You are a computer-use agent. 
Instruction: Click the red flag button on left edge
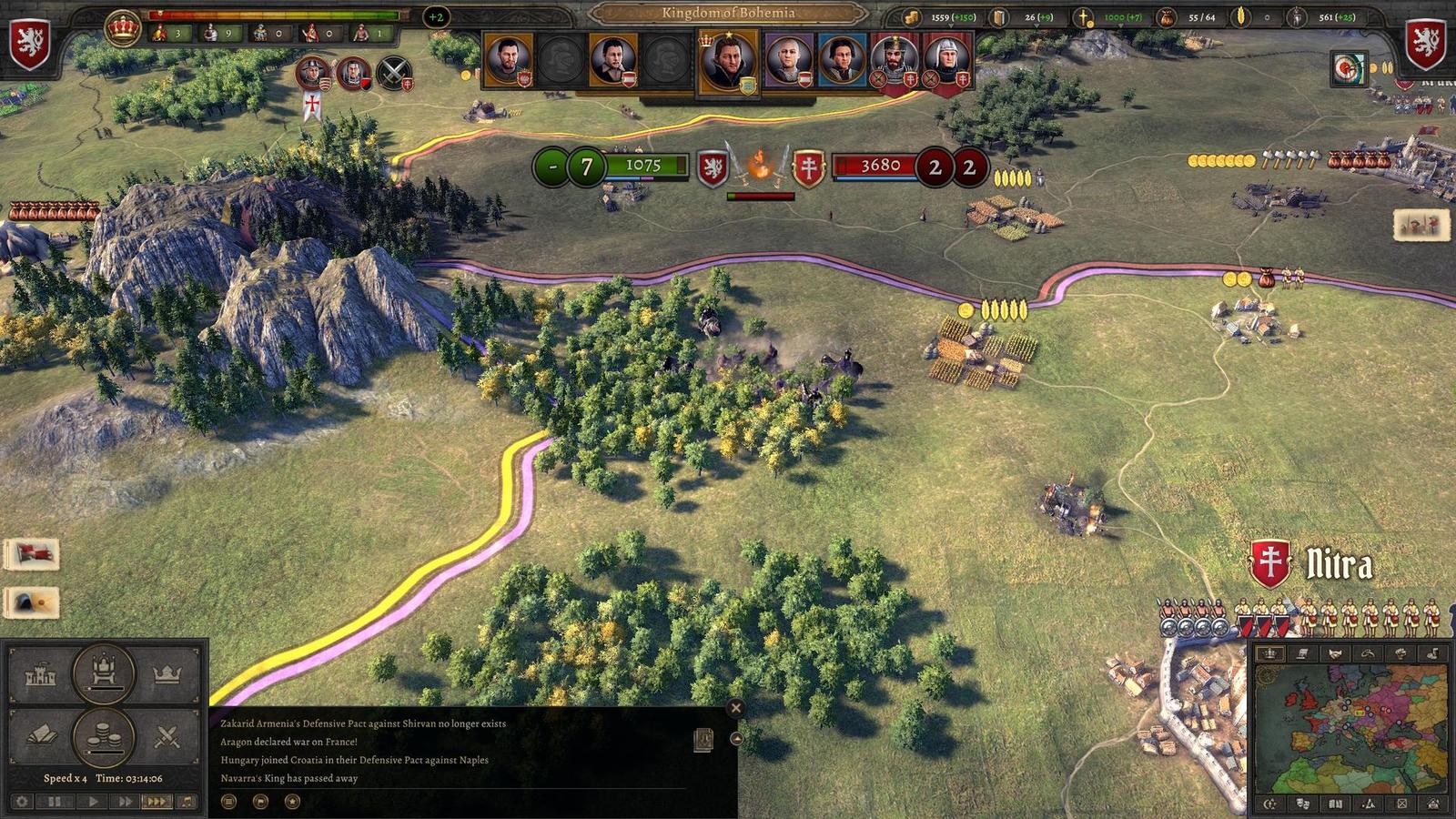point(33,553)
